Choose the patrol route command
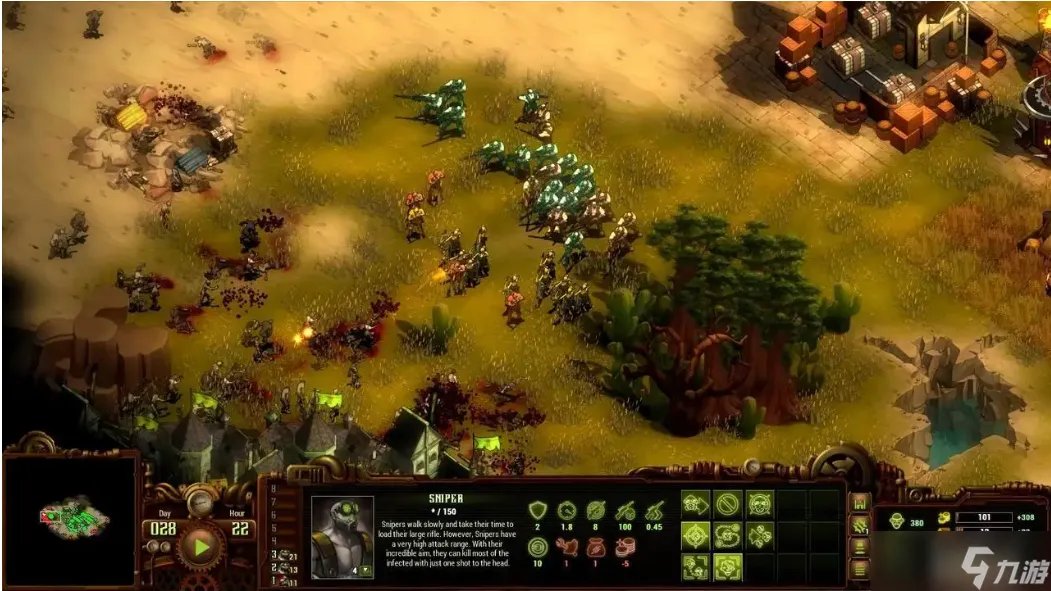1051x591 pixels. (728, 536)
